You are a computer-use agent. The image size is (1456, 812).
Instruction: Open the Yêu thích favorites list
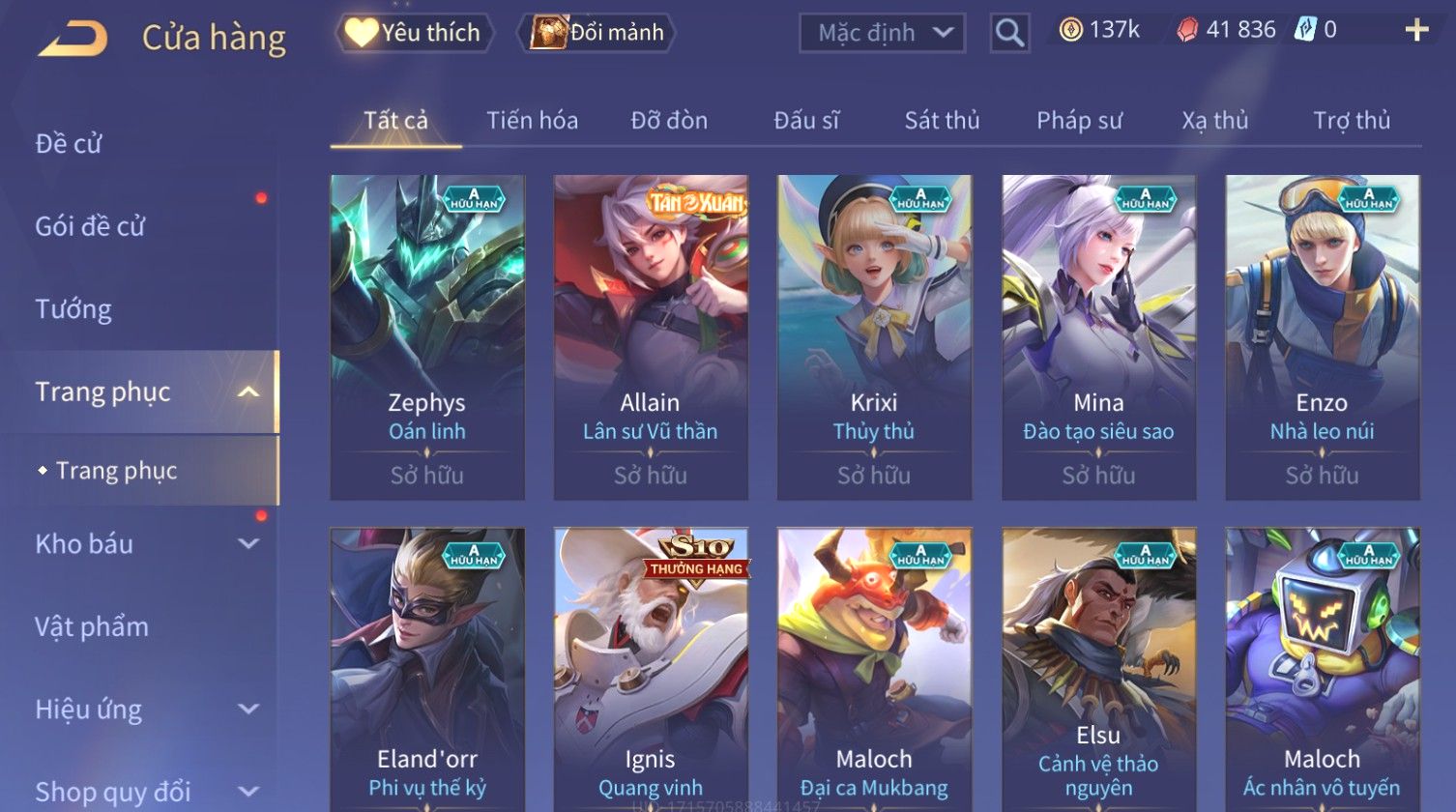click(414, 33)
